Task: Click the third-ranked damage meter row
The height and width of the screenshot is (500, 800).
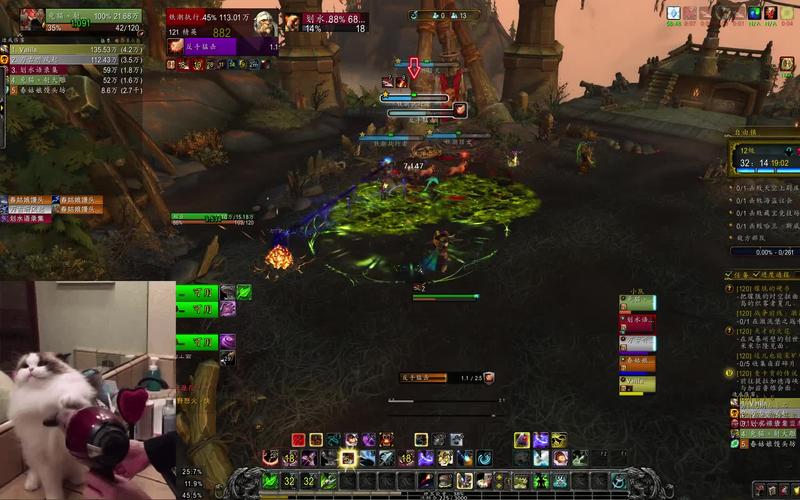Action: click(70, 70)
